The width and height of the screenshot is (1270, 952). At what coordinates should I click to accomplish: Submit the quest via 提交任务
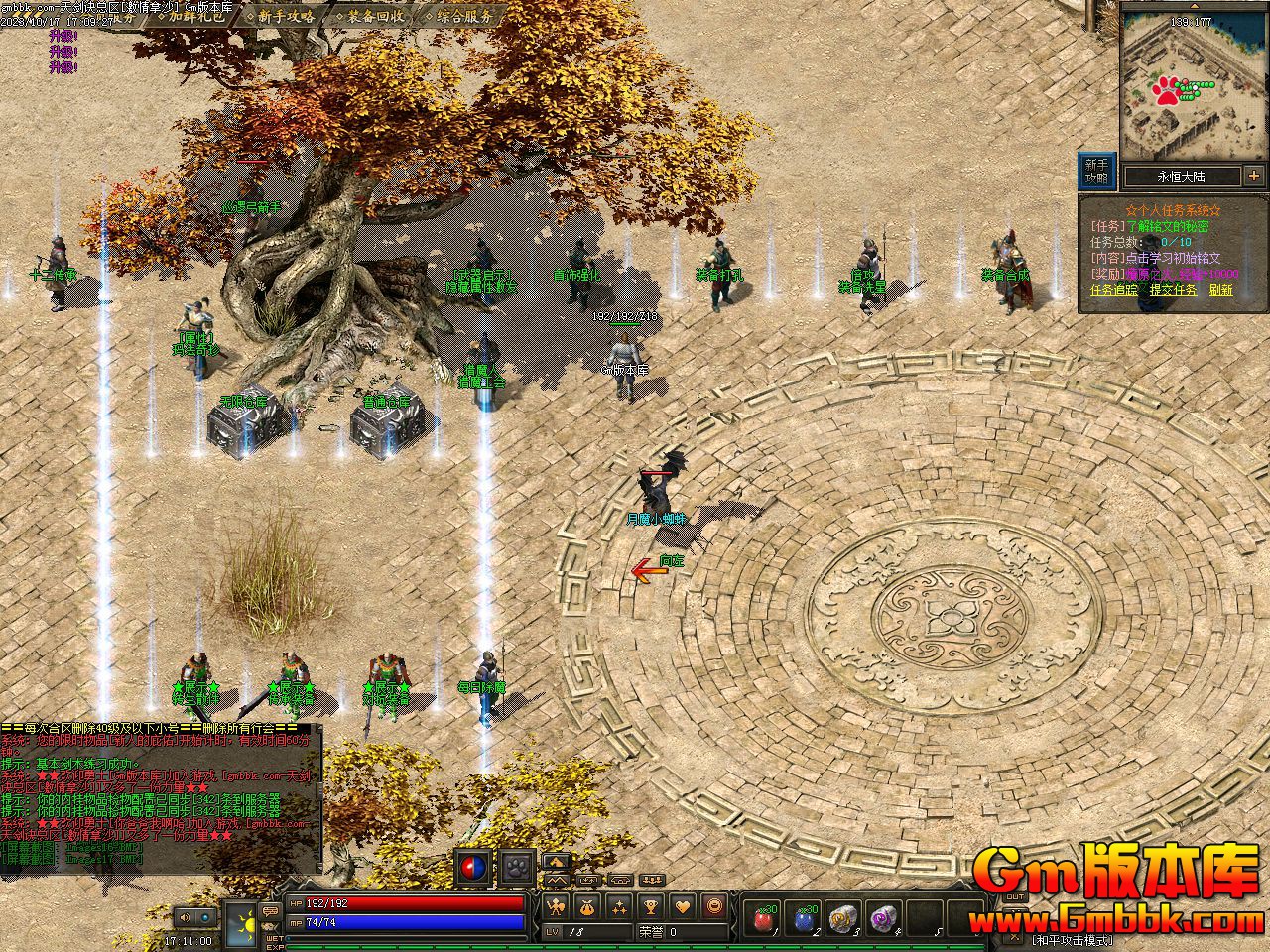[x=1174, y=290]
